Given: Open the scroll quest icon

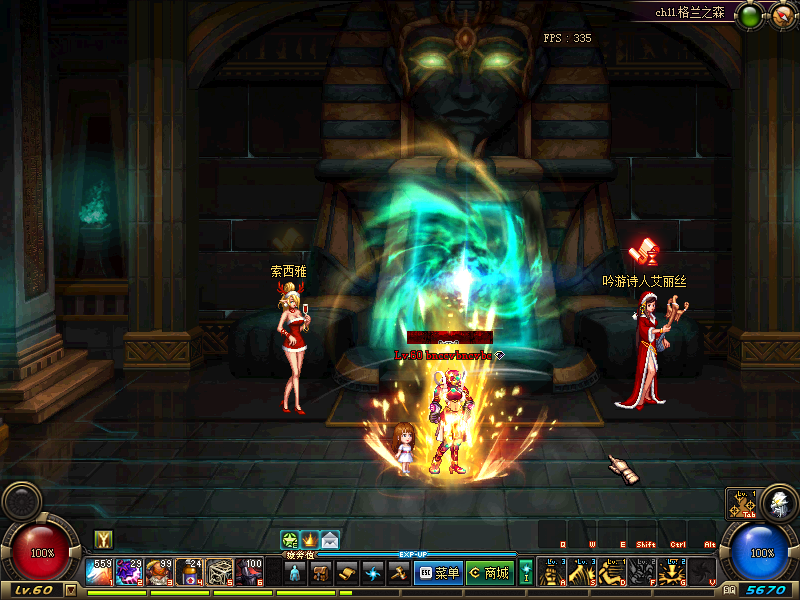Looking at the screenshot, I should pyautogui.click(x=347, y=573).
